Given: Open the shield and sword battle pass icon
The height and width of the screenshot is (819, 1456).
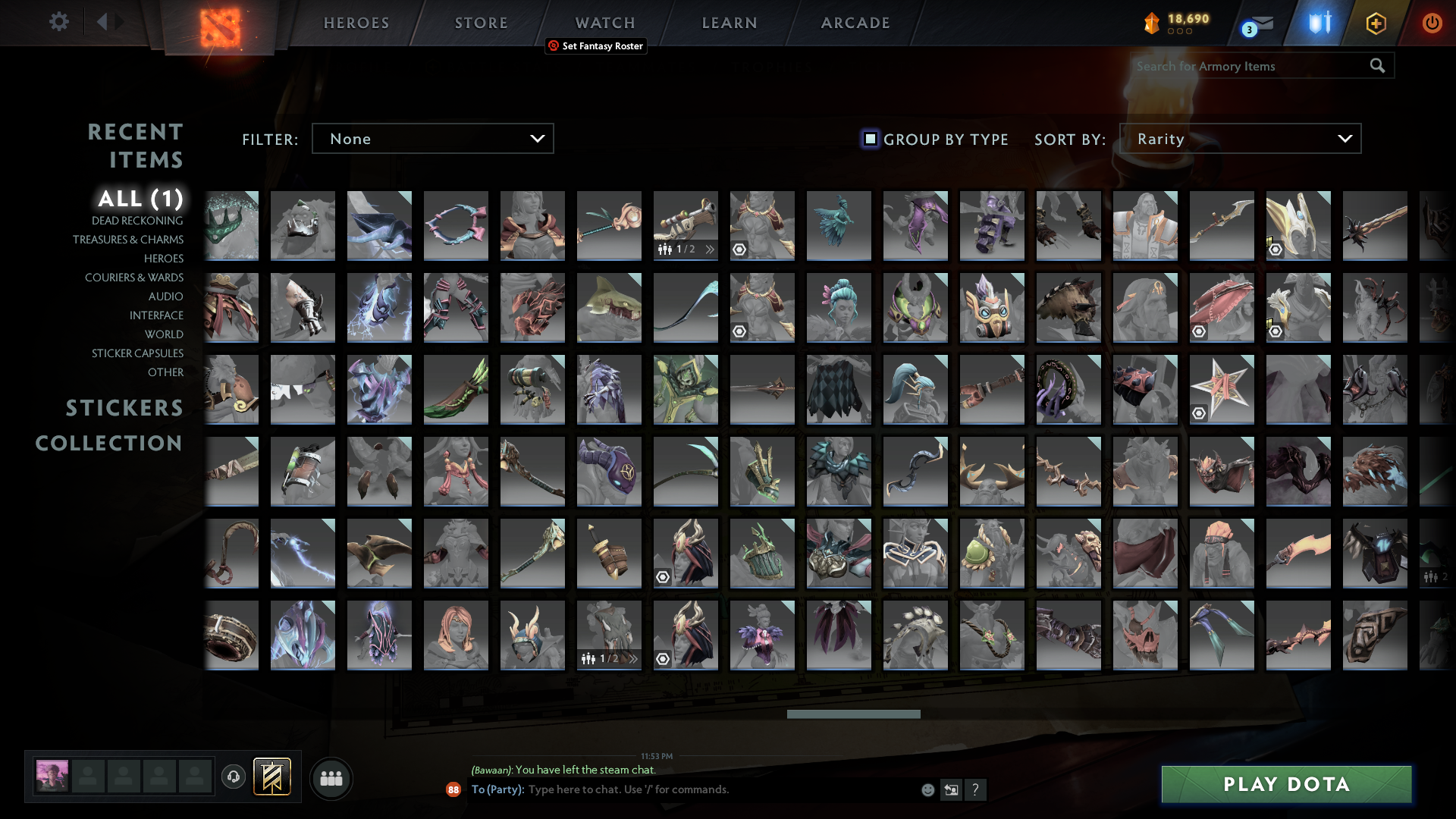Looking at the screenshot, I should [x=1318, y=23].
